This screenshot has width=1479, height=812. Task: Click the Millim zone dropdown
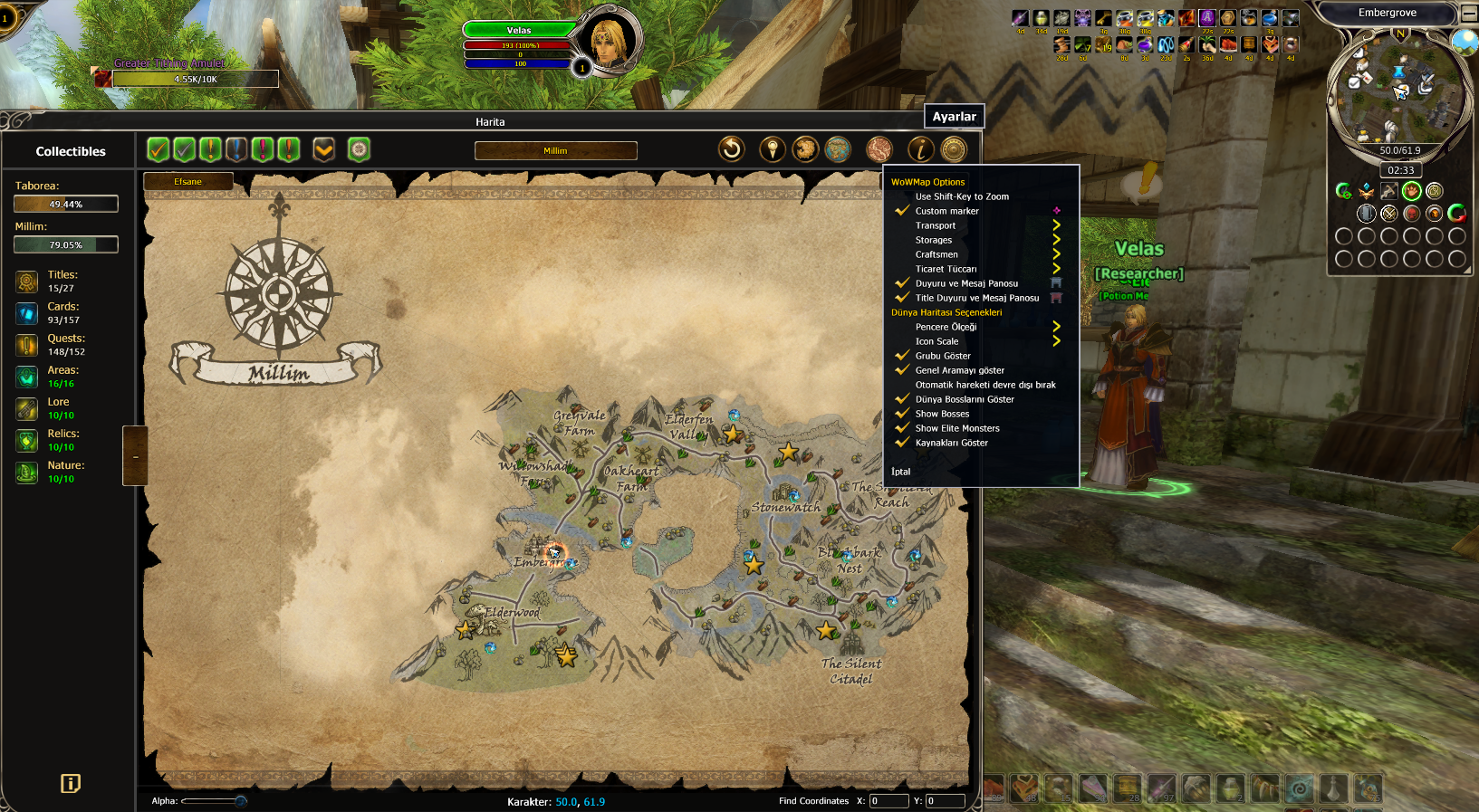pos(555,150)
